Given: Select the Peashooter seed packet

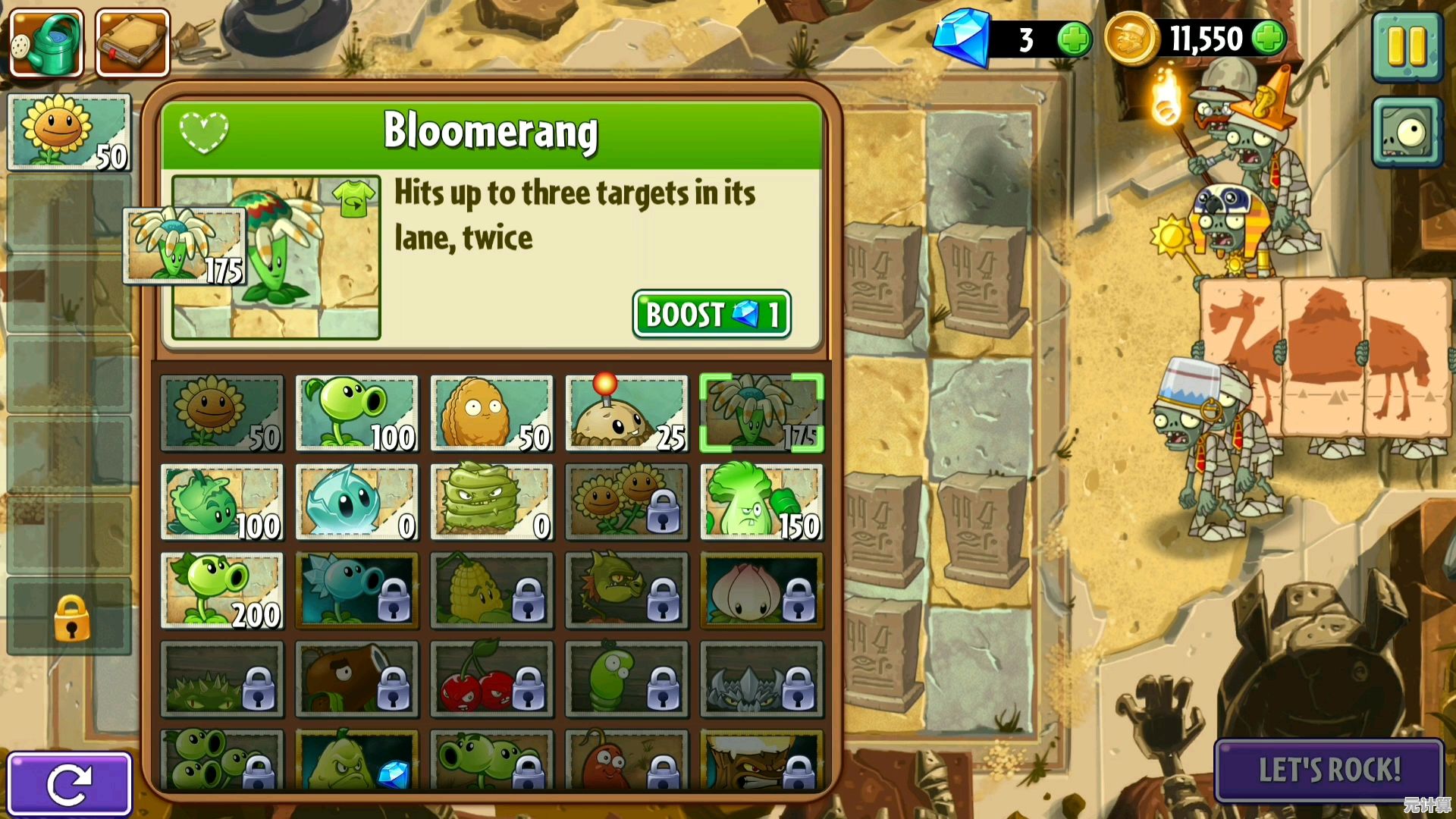Looking at the screenshot, I should click(x=356, y=413).
